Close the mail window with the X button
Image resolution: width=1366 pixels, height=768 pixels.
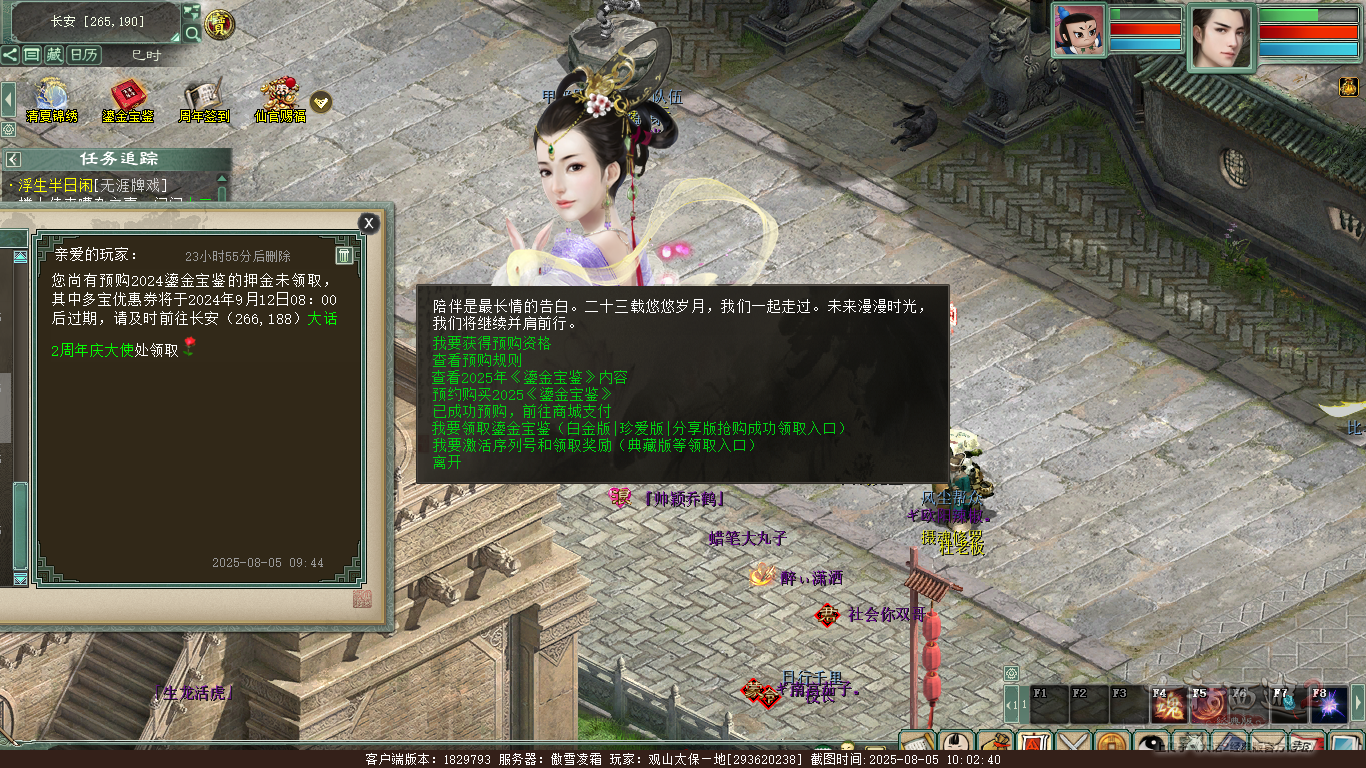[x=369, y=223]
